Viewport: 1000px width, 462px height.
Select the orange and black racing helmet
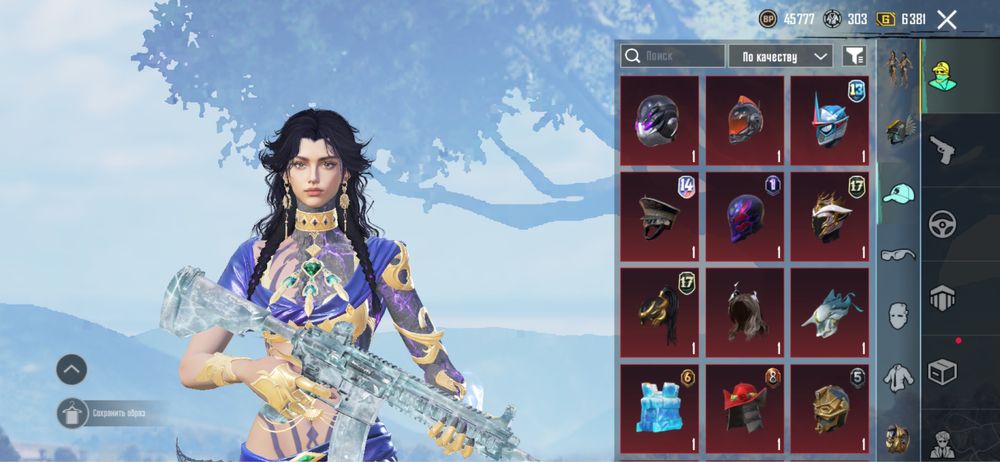744,120
